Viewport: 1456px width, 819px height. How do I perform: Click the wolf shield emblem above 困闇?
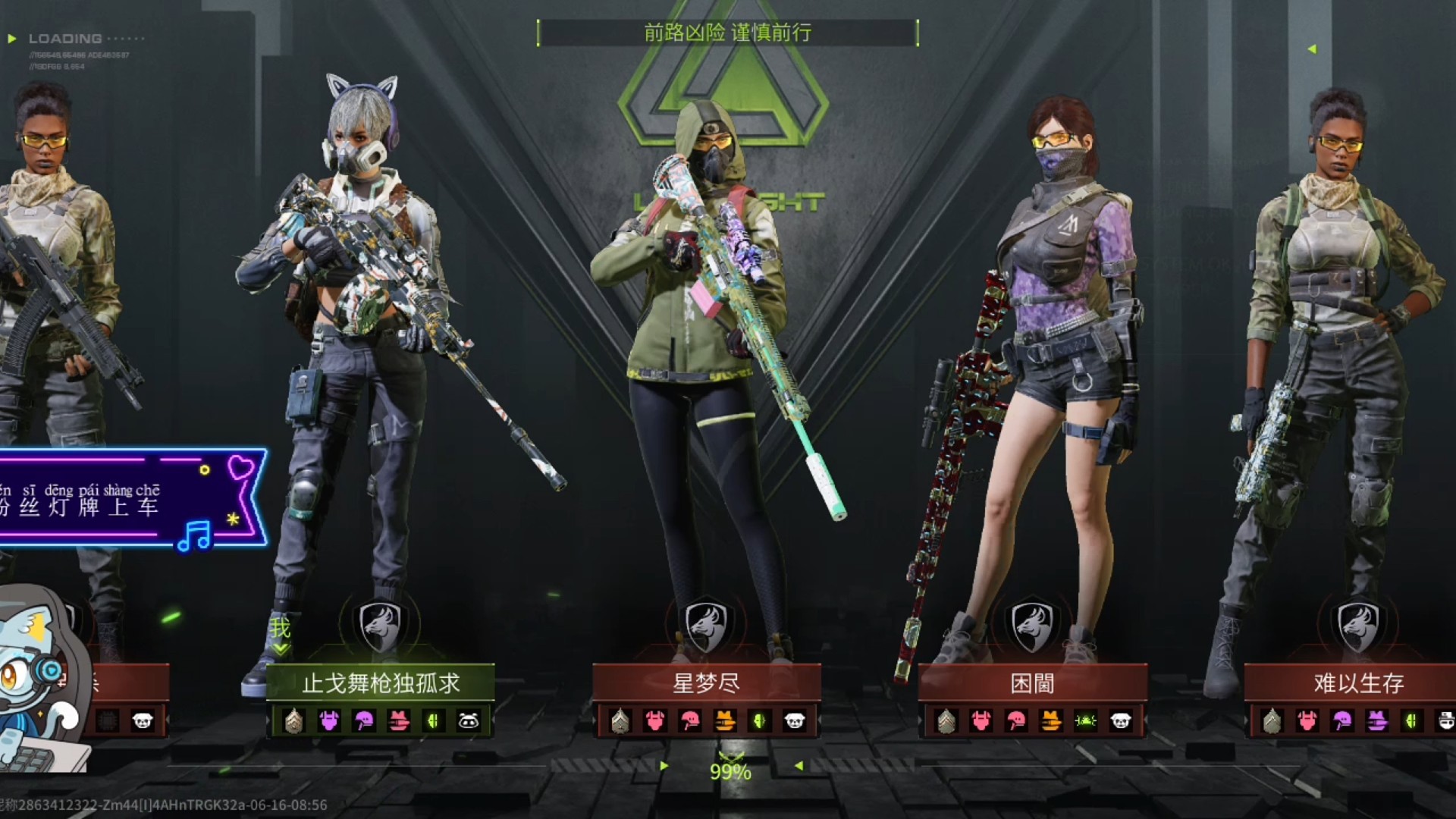[1032, 626]
